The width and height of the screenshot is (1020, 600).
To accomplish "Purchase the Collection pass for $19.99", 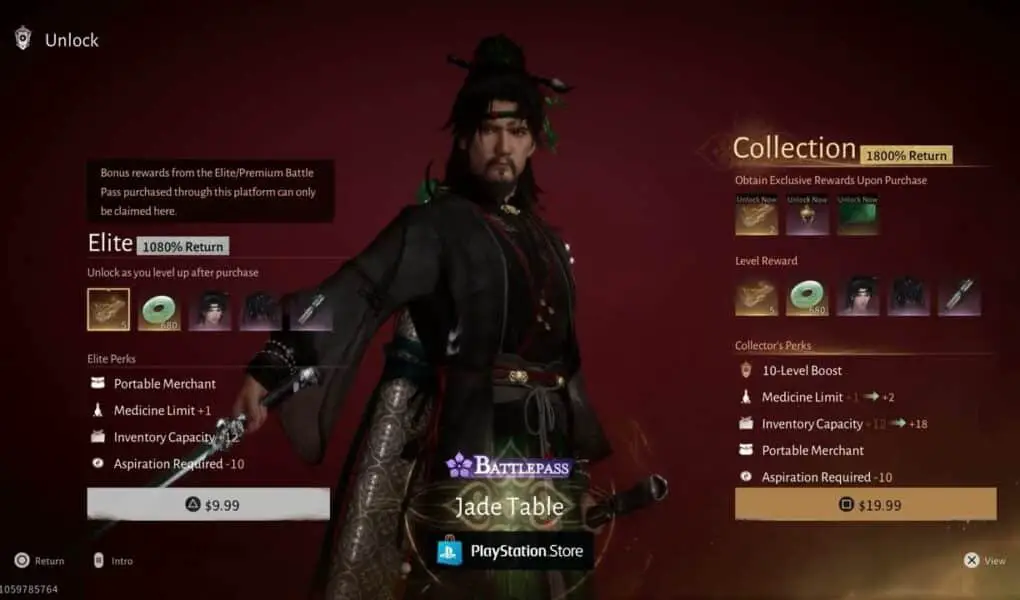I will (865, 505).
